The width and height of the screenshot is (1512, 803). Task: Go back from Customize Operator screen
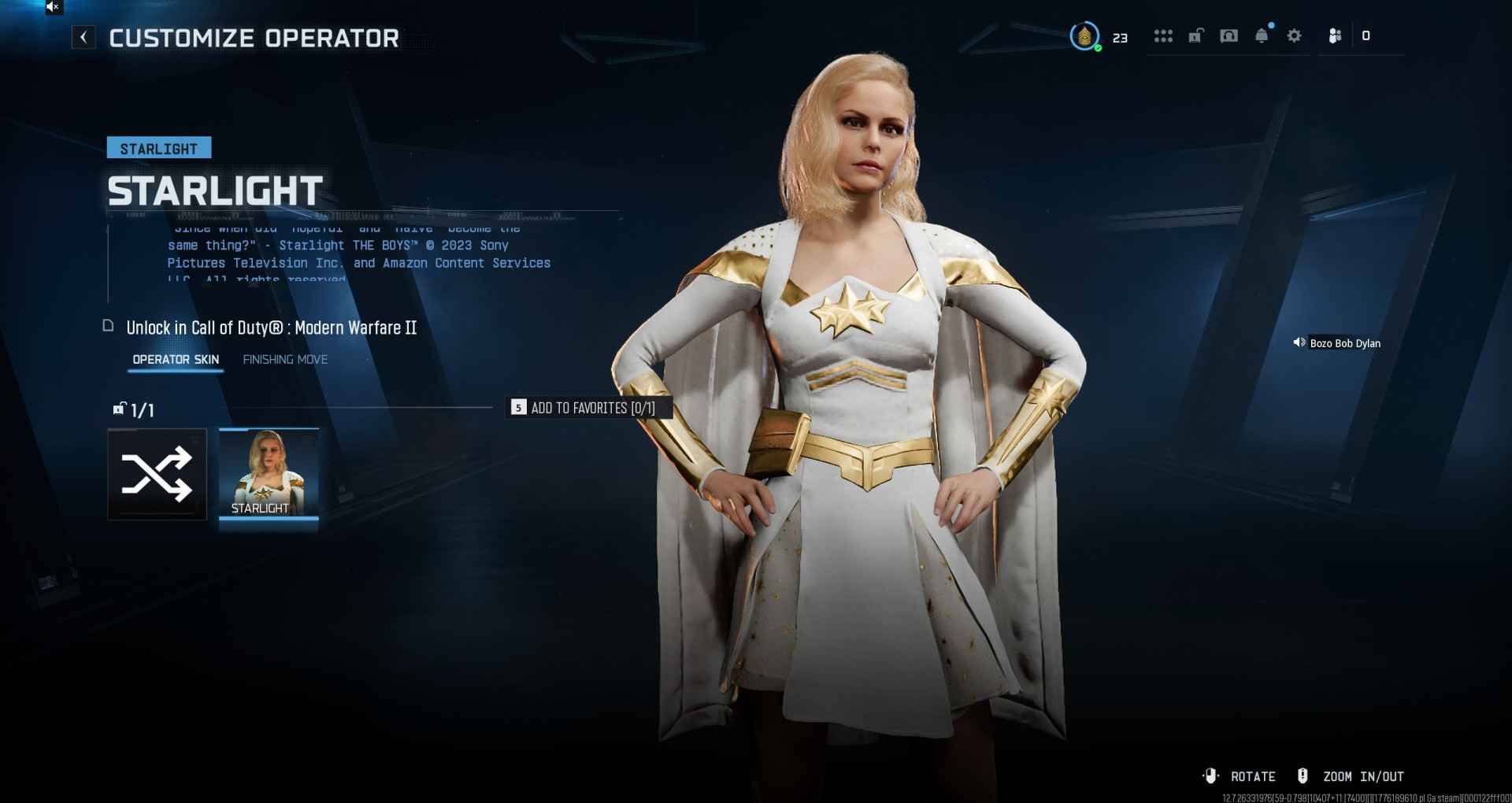(x=83, y=37)
